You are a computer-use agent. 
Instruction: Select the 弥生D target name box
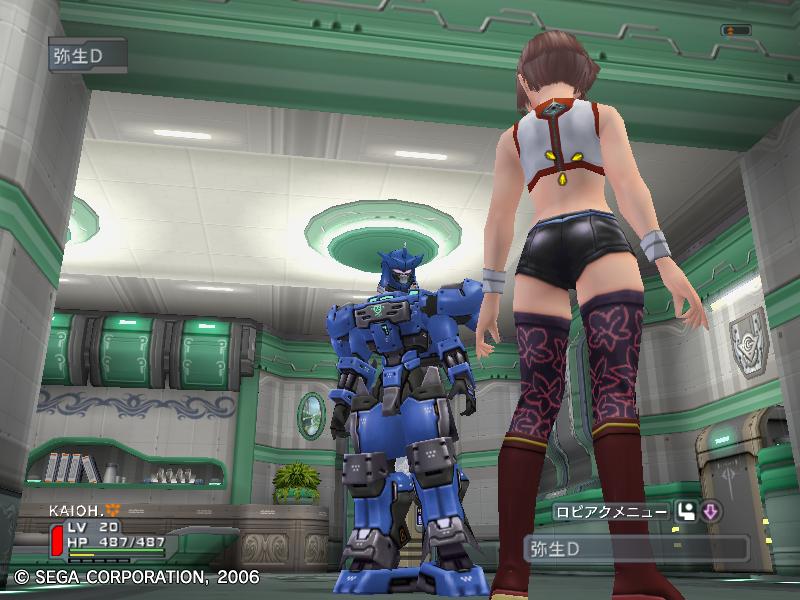pos(636,548)
